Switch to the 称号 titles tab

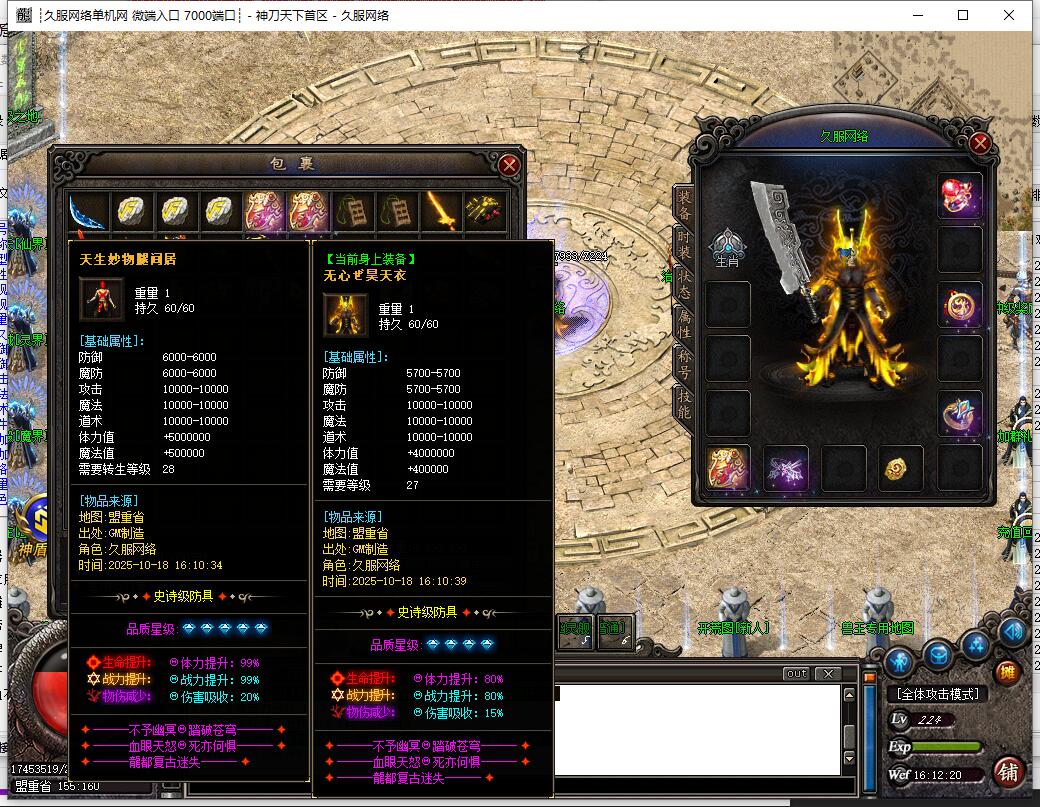point(684,360)
